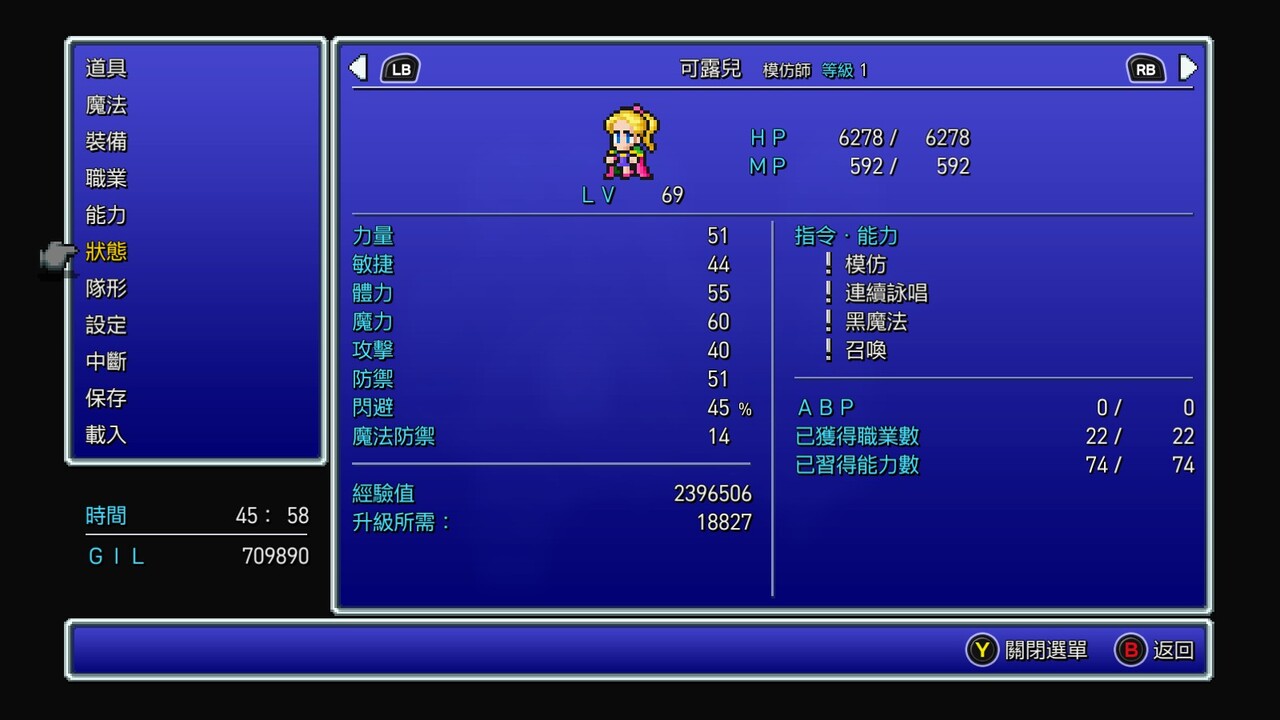This screenshot has height=720, width=1280.
Task: Select the highlighted 狀態 status entry
Action: coord(106,252)
